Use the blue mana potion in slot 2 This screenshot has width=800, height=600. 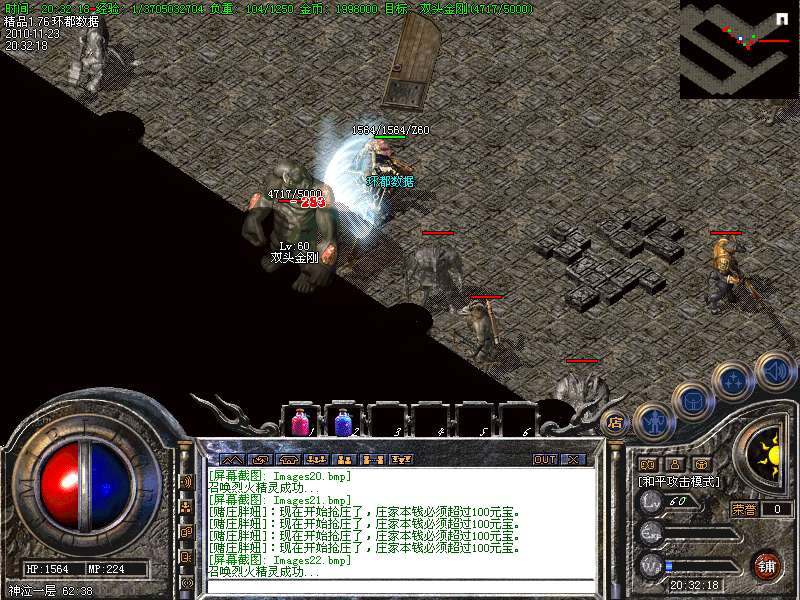(344, 421)
